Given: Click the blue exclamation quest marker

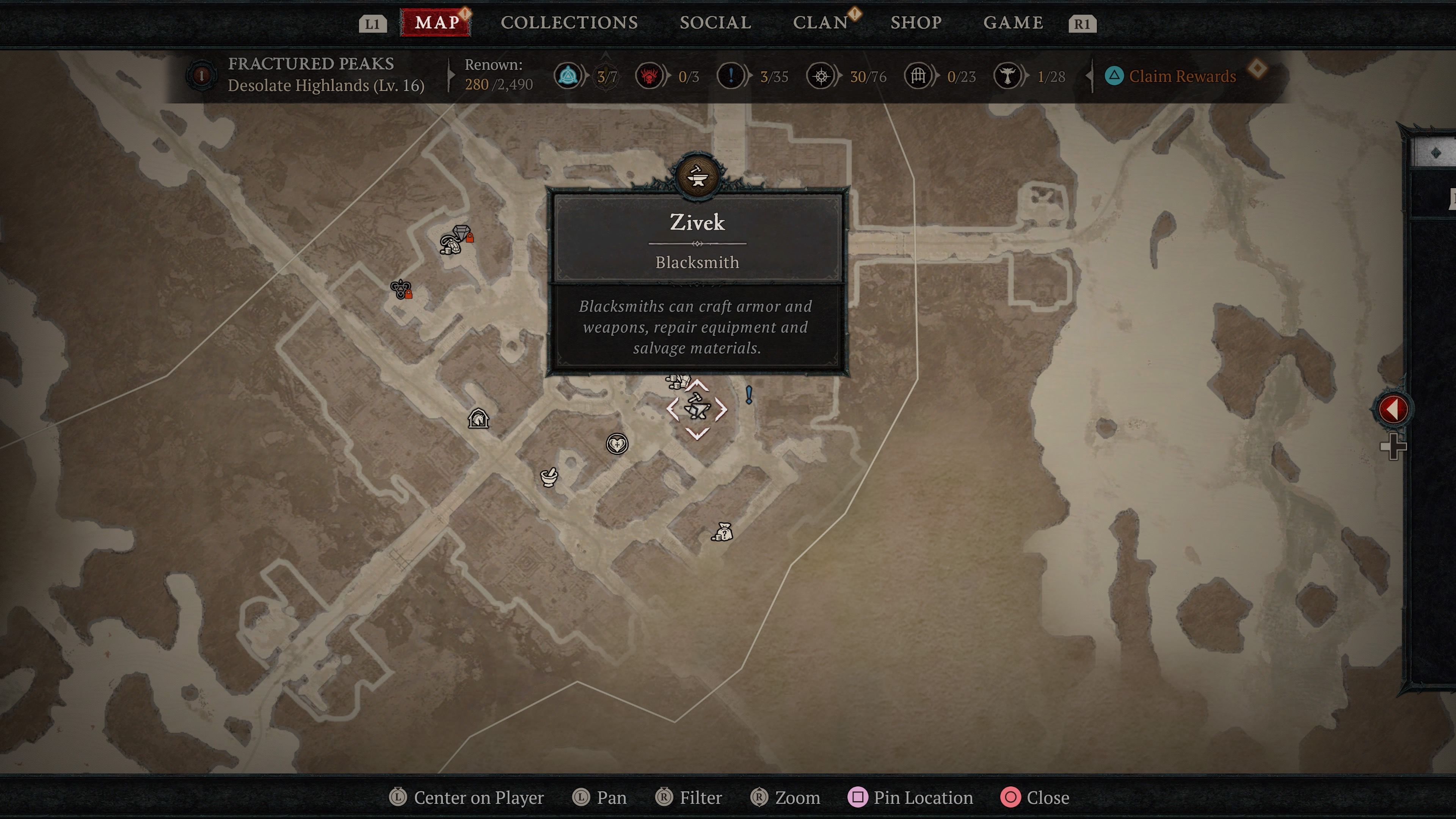Looking at the screenshot, I should 749,394.
